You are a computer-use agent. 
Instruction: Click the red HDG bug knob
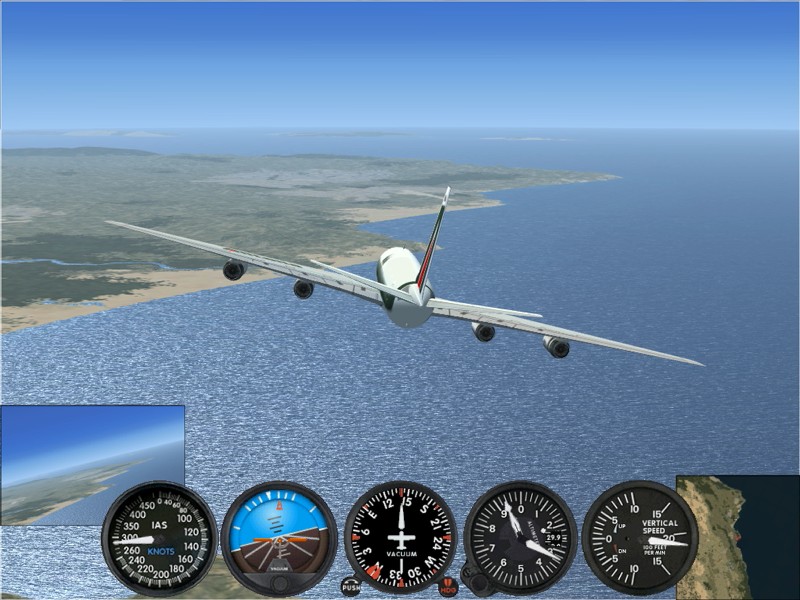pyautogui.click(x=448, y=587)
